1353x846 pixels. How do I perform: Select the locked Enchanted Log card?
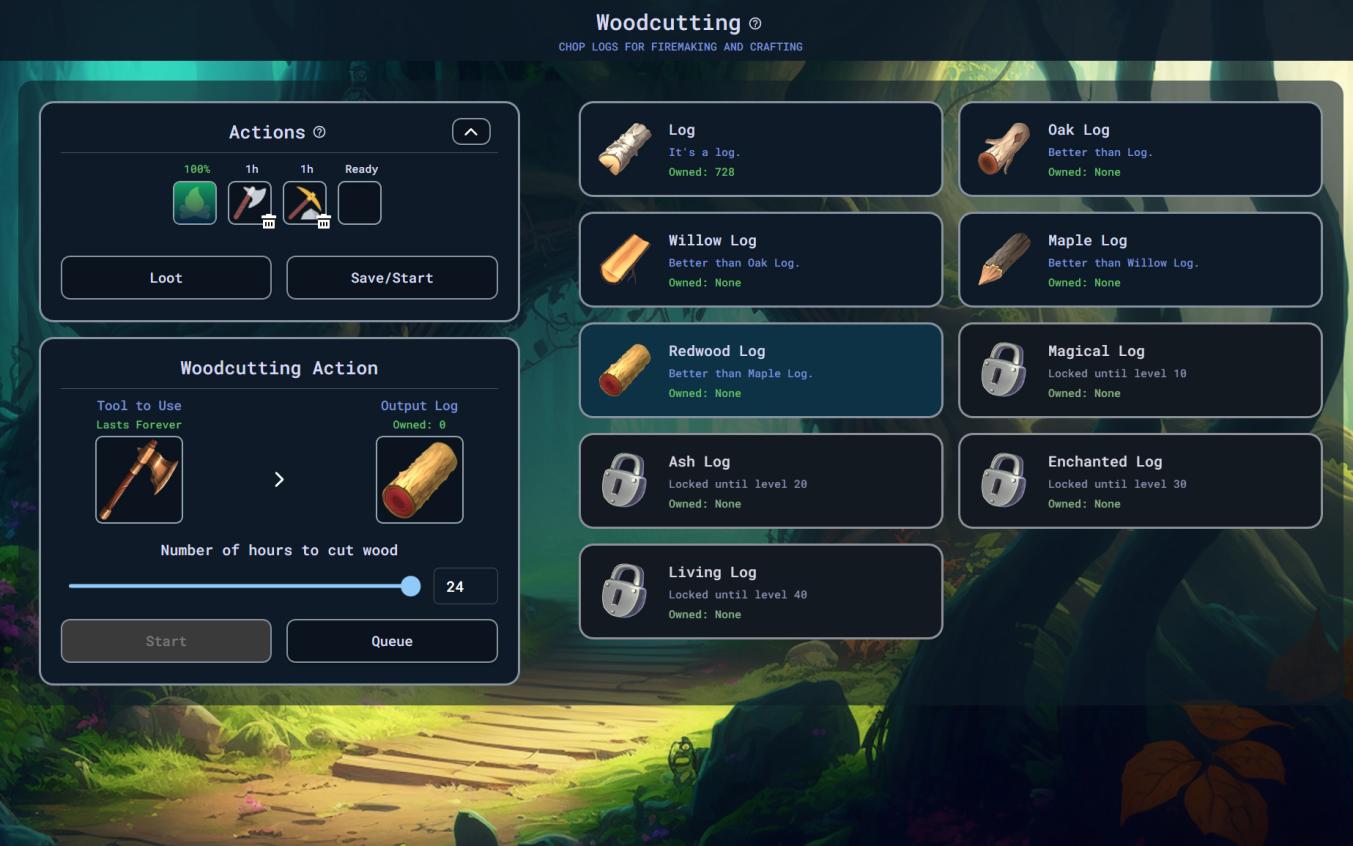[1140, 481]
